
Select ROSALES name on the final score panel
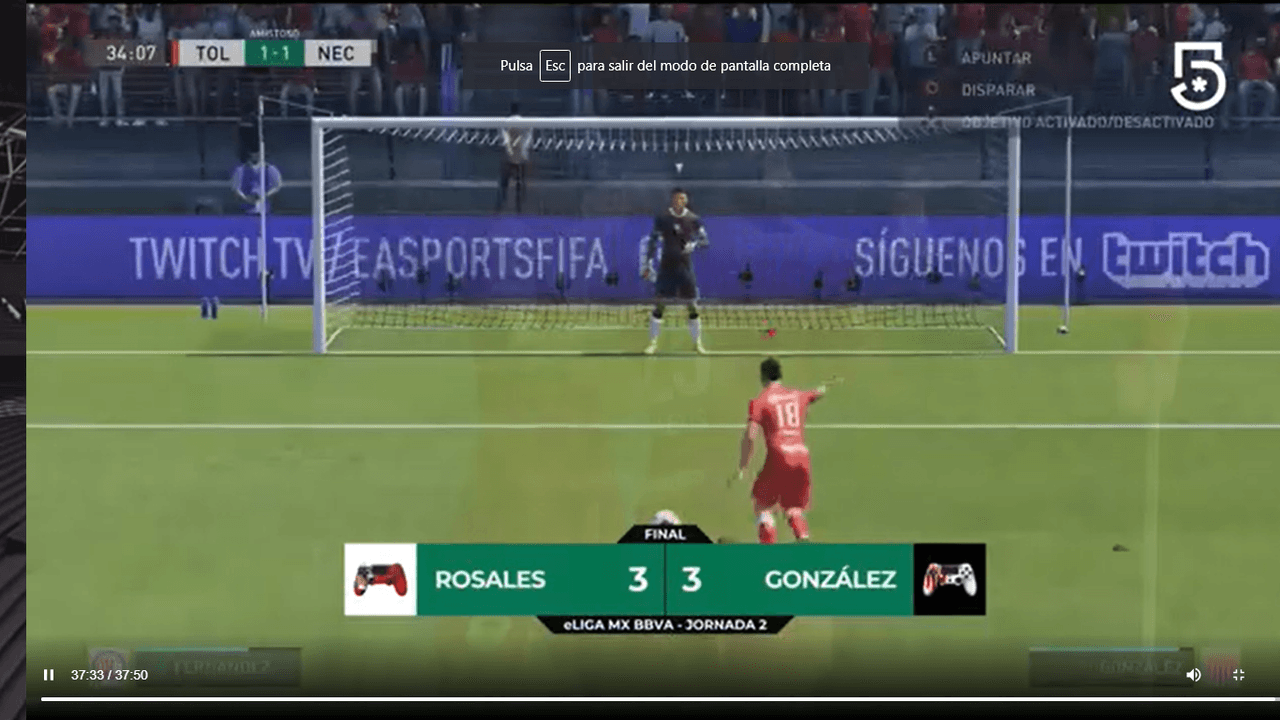coord(489,580)
